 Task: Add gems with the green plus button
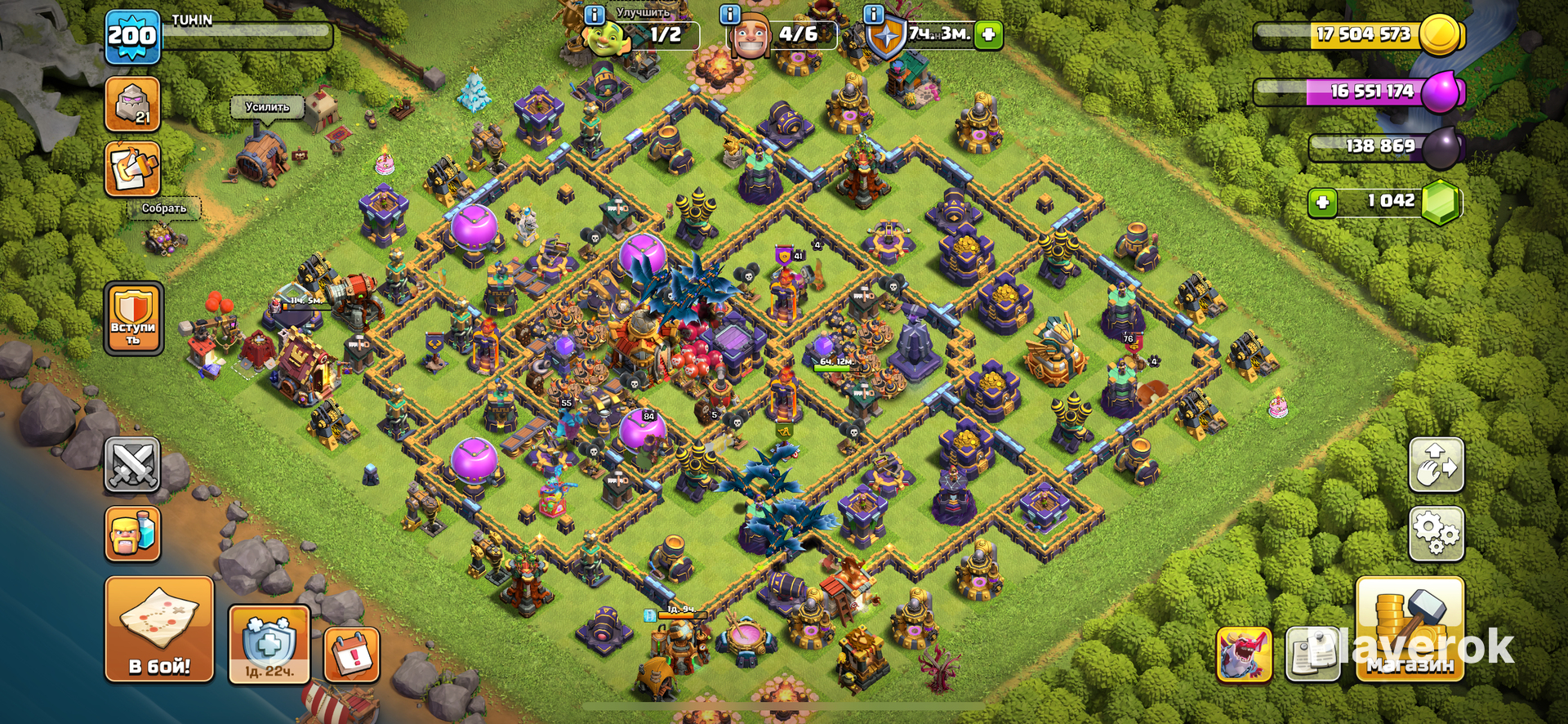(x=1322, y=202)
